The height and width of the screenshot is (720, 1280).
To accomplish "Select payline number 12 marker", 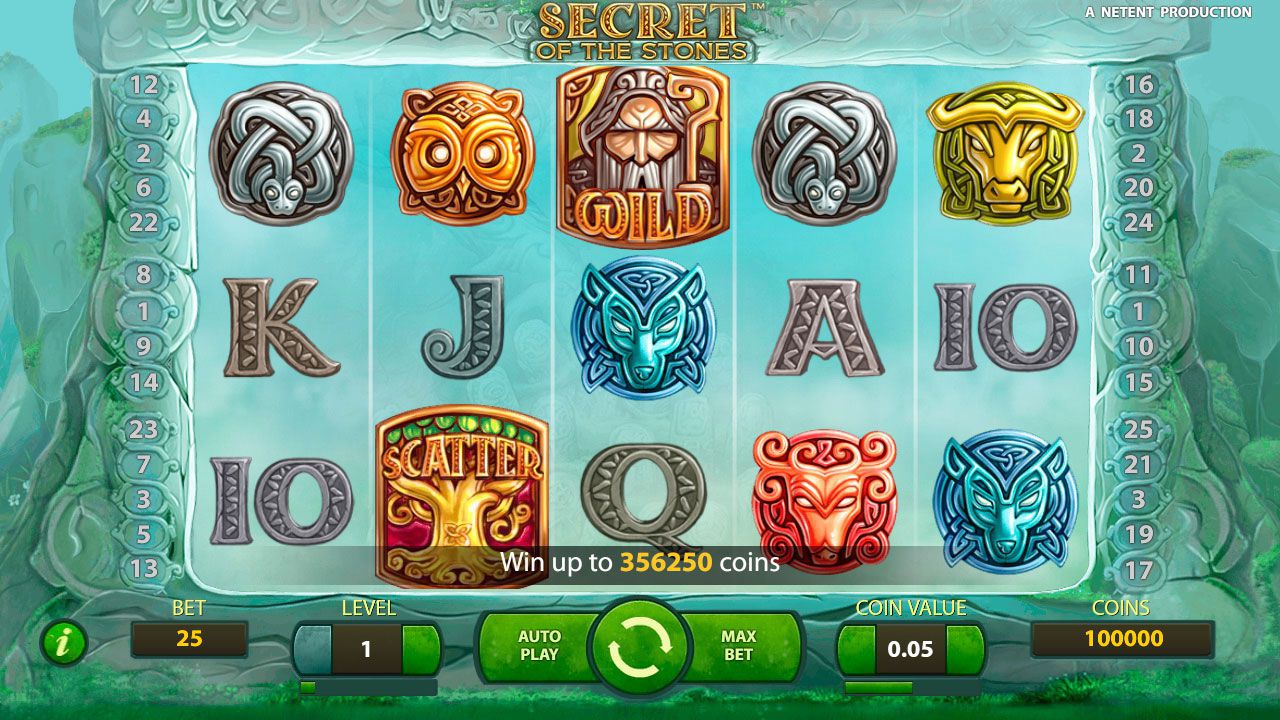I will 144,85.
